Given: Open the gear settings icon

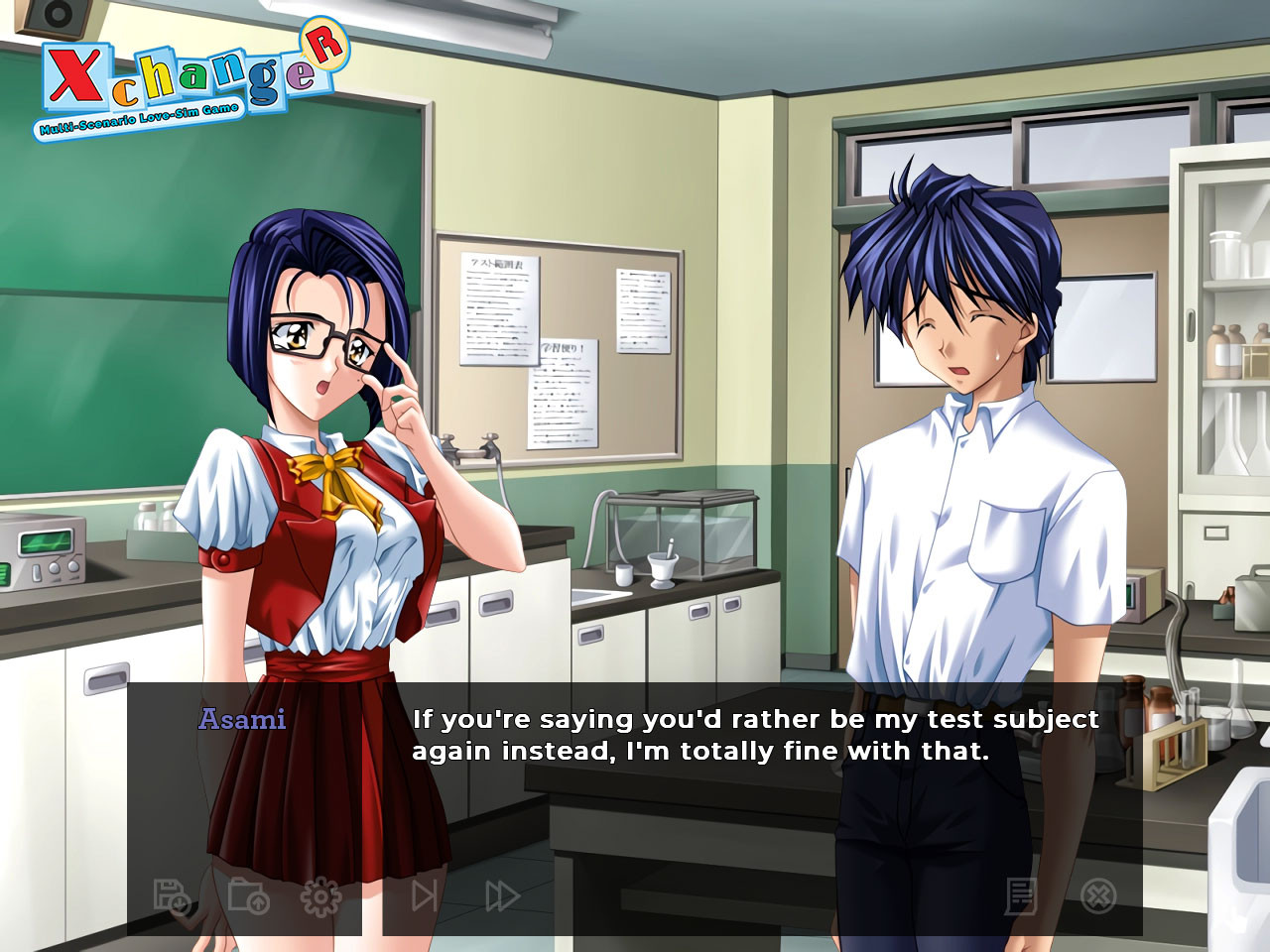Looking at the screenshot, I should coord(320,896).
